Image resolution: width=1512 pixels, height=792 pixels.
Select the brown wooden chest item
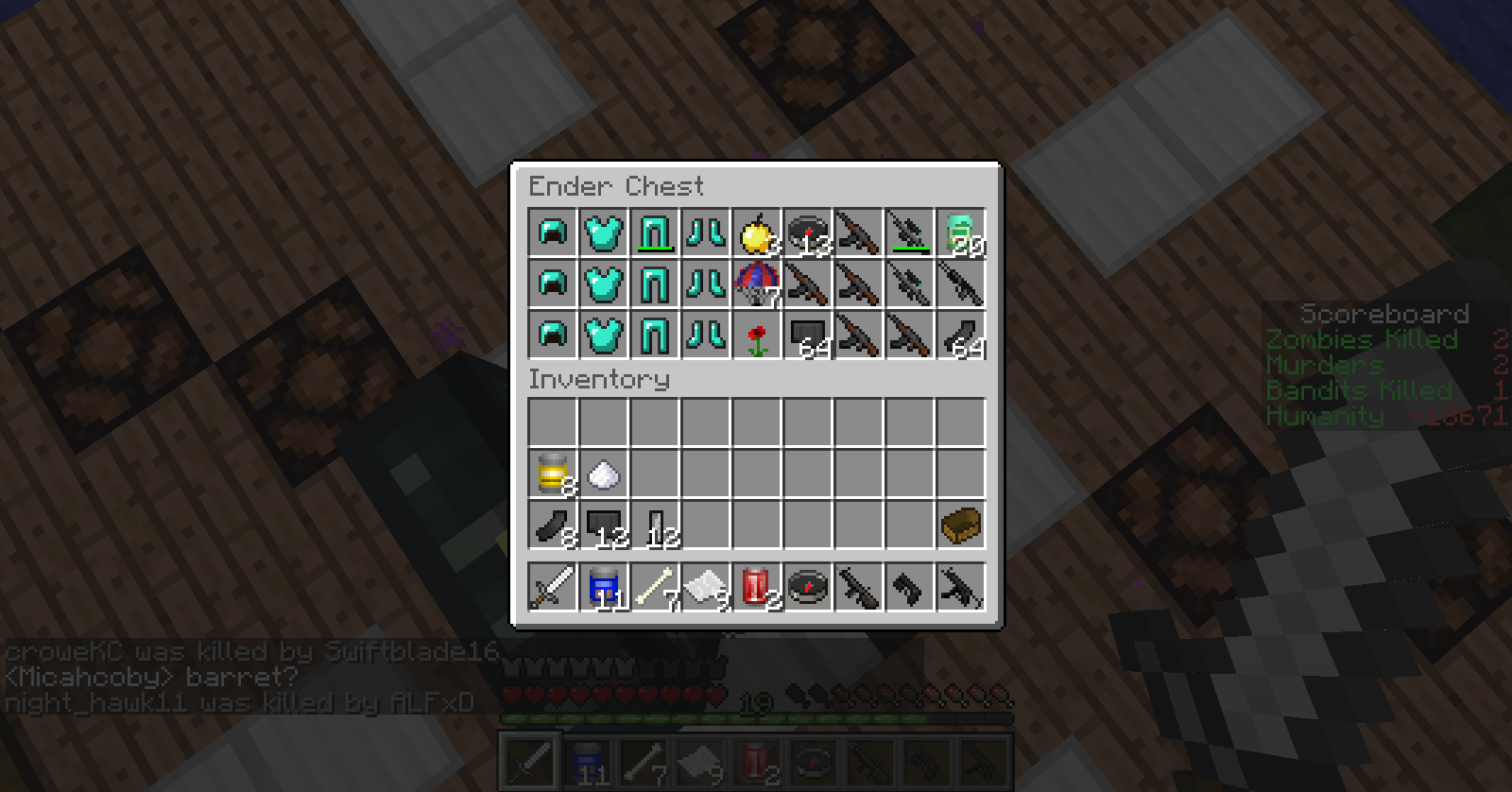960,525
